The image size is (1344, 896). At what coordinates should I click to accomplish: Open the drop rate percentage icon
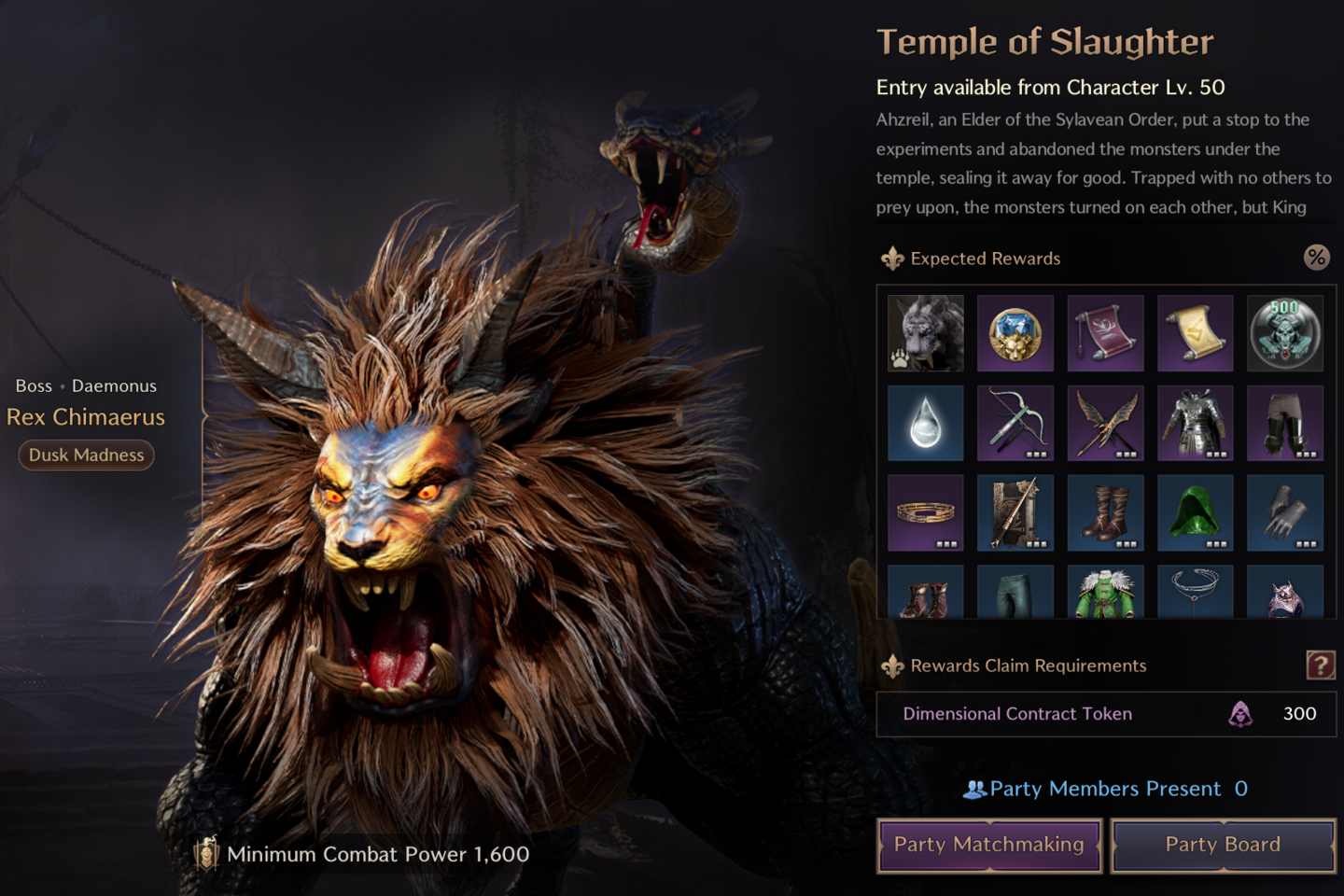pyautogui.click(x=1318, y=258)
